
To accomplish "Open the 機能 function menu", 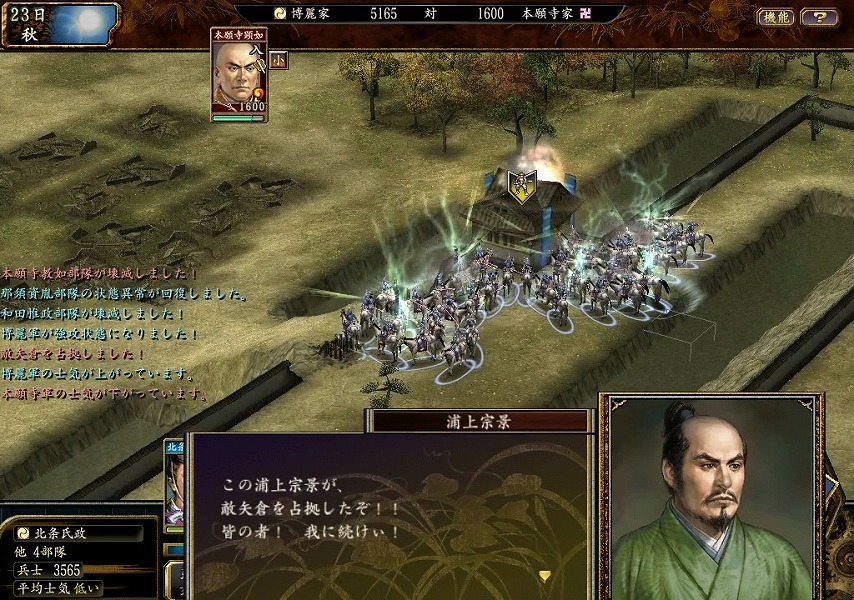I will (776, 17).
